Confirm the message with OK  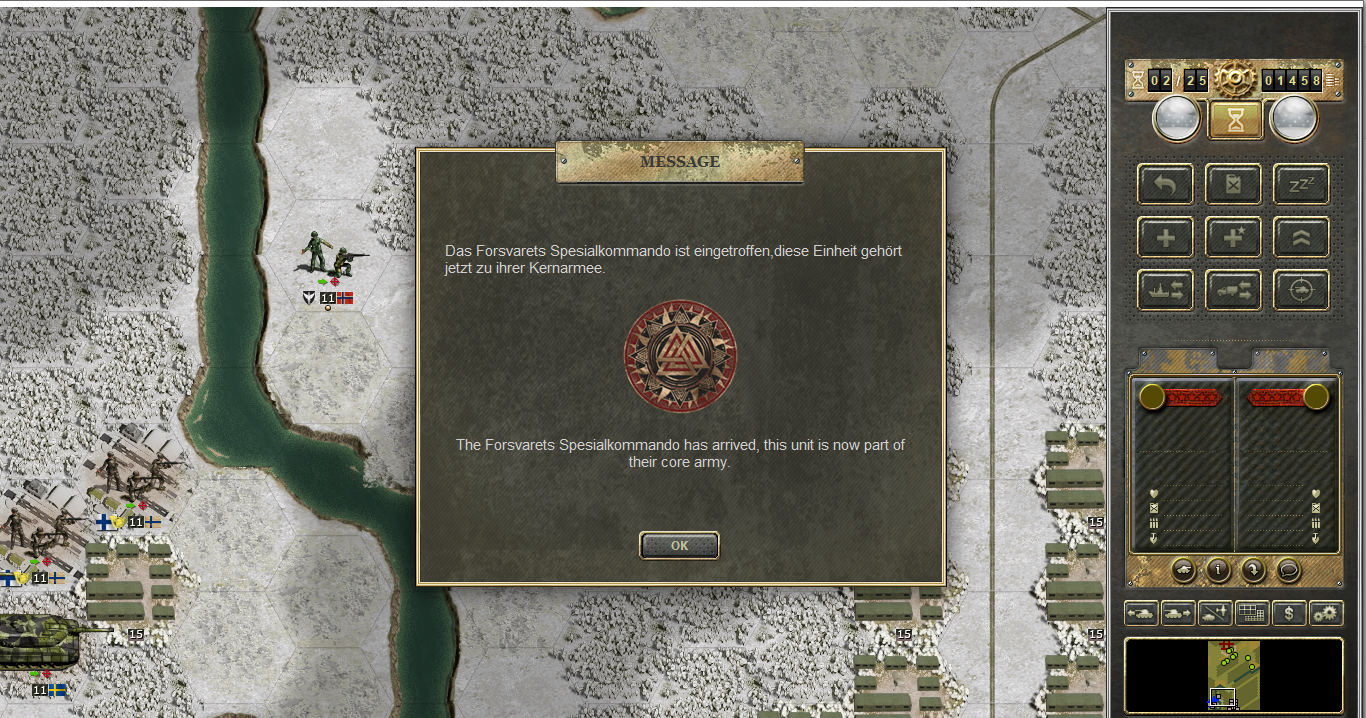point(679,546)
